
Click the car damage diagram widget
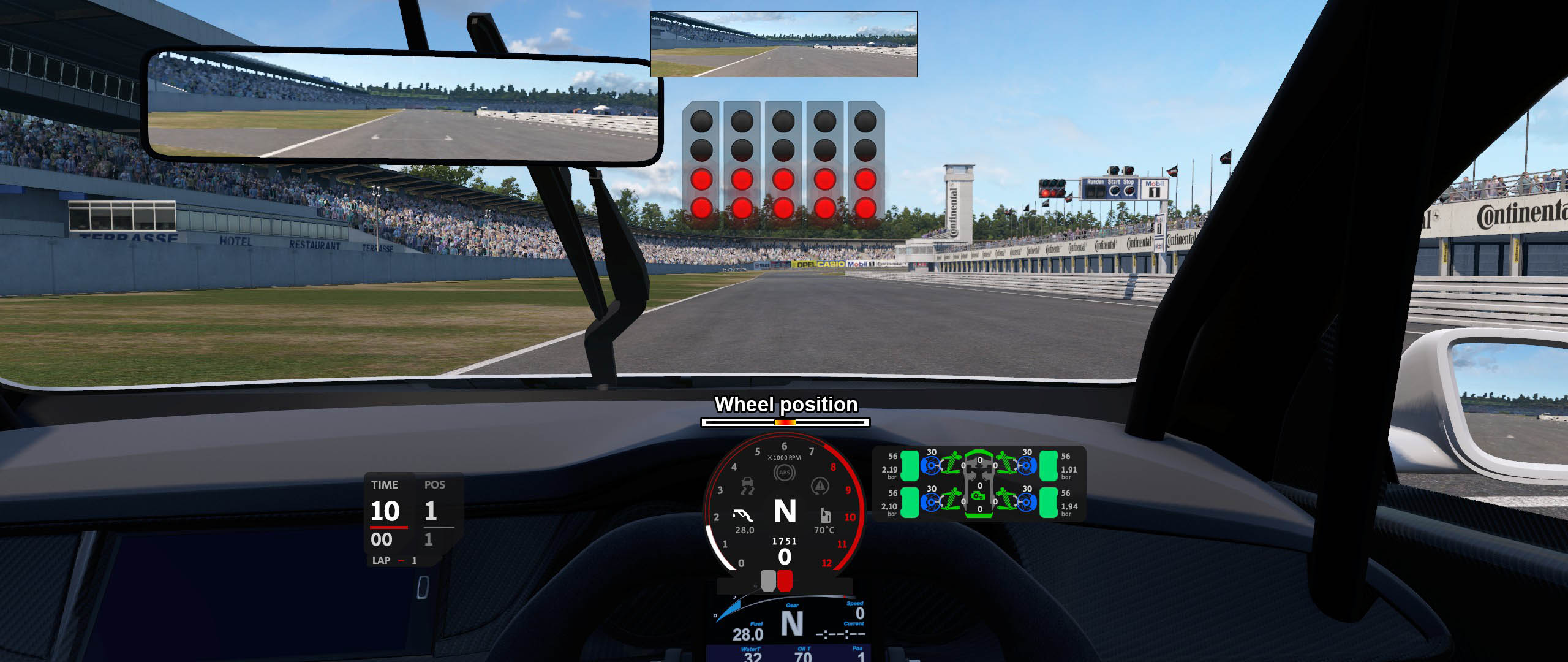(979, 484)
